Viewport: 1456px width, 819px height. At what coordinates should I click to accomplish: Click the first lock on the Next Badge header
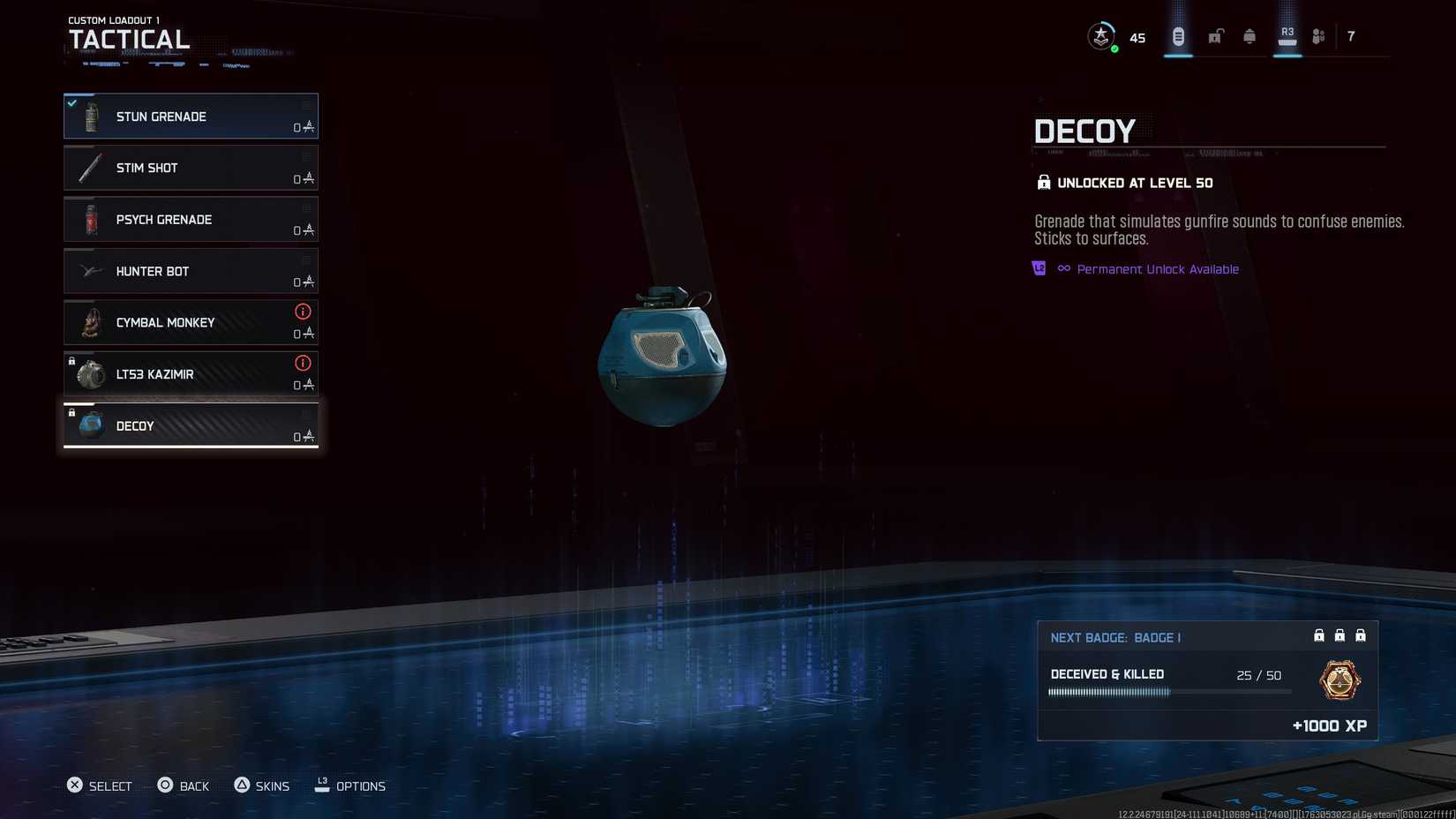[1318, 635]
